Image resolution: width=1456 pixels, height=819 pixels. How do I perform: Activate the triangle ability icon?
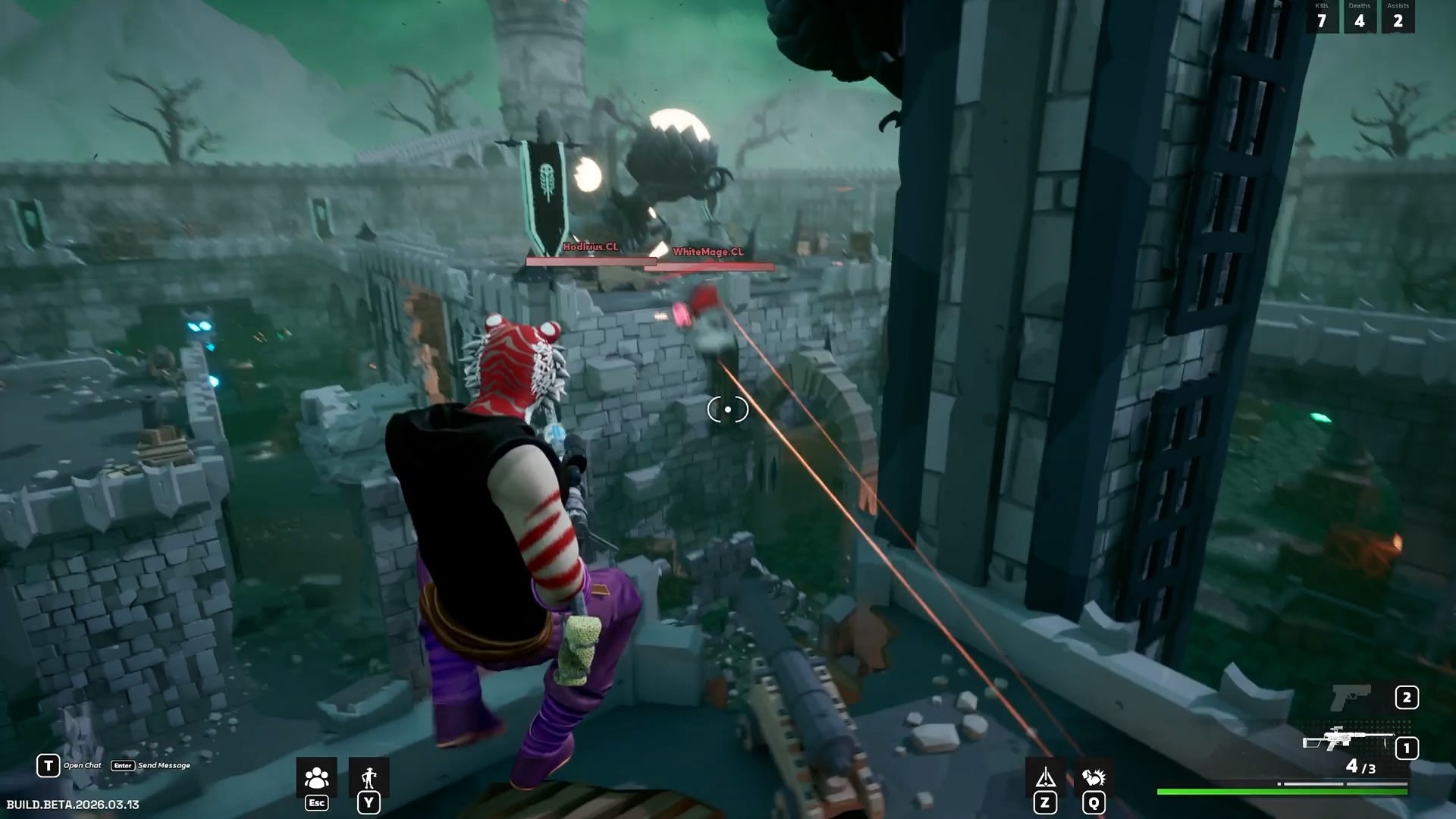coord(1046,778)
